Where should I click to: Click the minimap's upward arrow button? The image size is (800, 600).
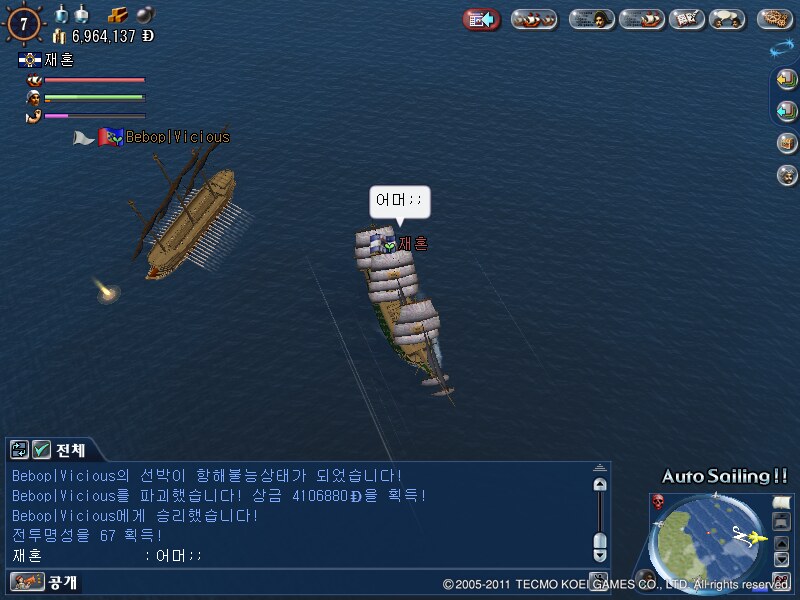tap(782, 543)
